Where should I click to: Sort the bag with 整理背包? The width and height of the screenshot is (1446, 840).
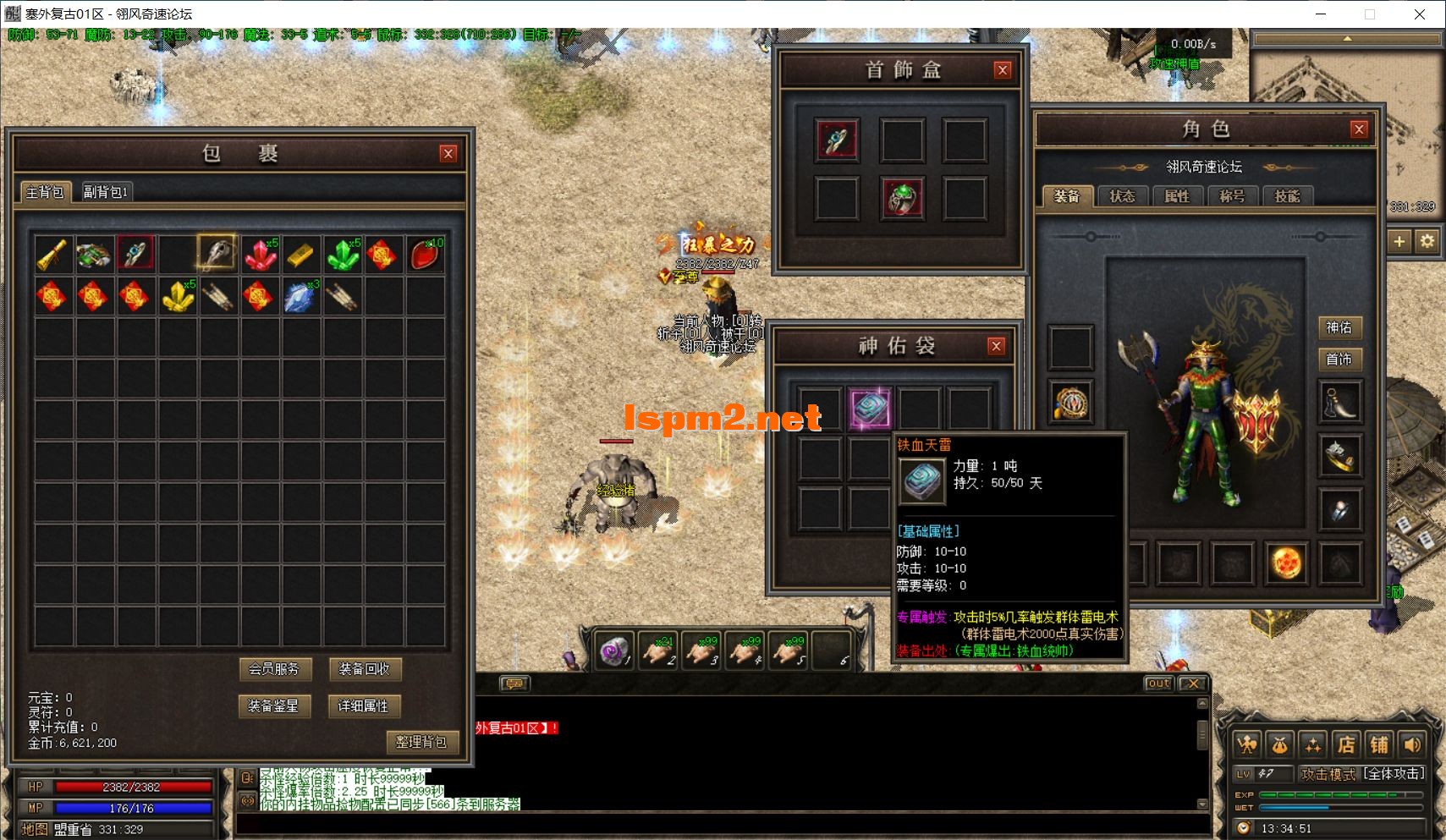[421, 742]
